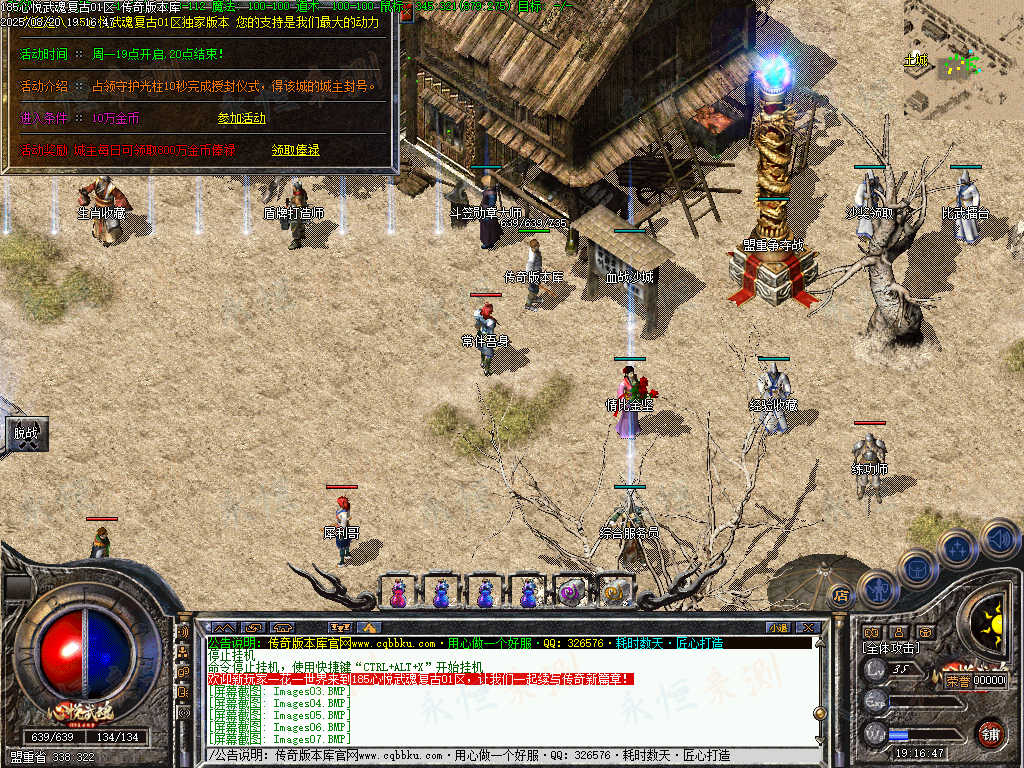Click the red 铺 stall button
Screen dimensions: 1024x768
[x=990, y=734]
